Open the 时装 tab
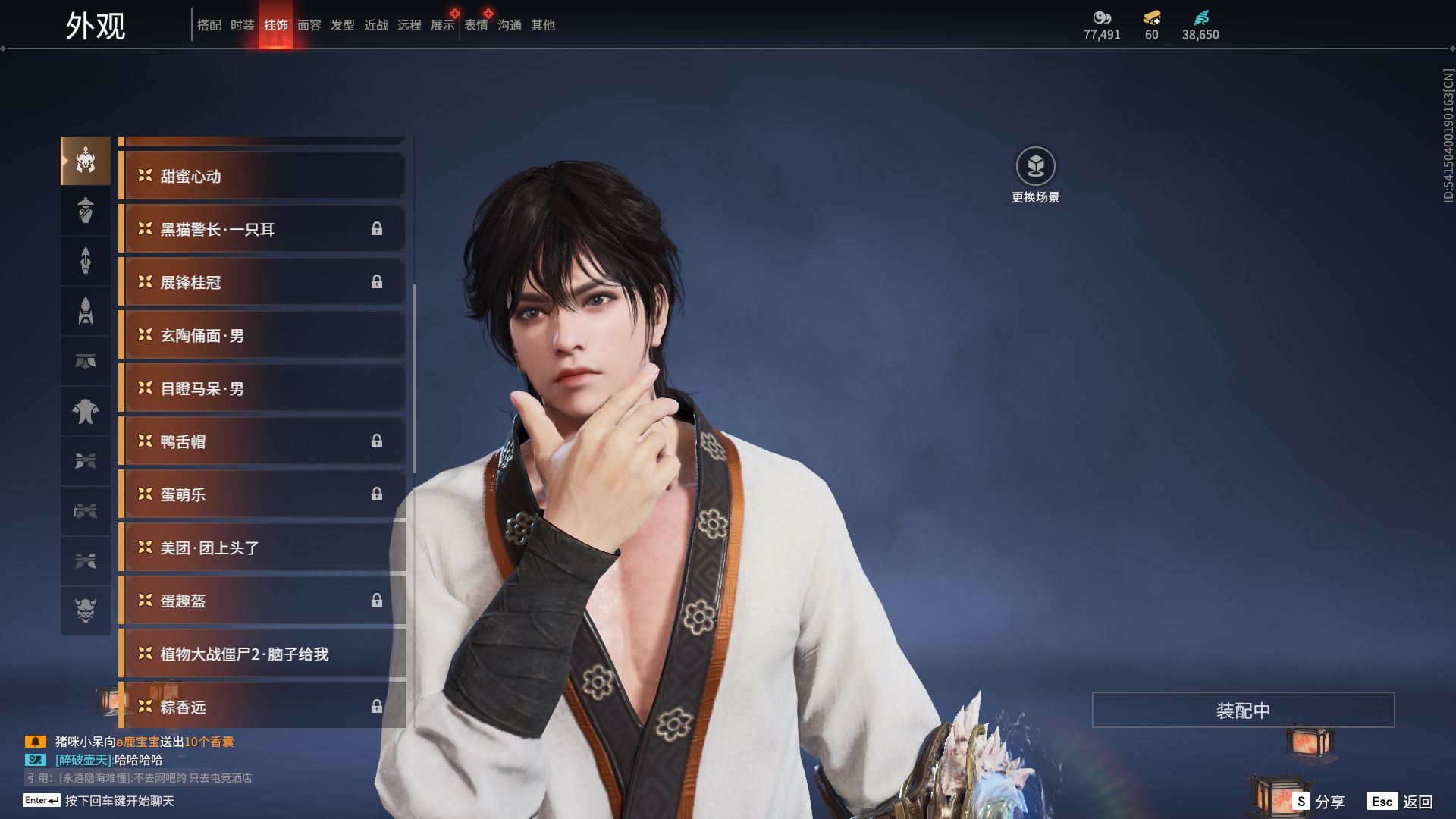The width and height of the screenshot is (1456, 819). 243,25
